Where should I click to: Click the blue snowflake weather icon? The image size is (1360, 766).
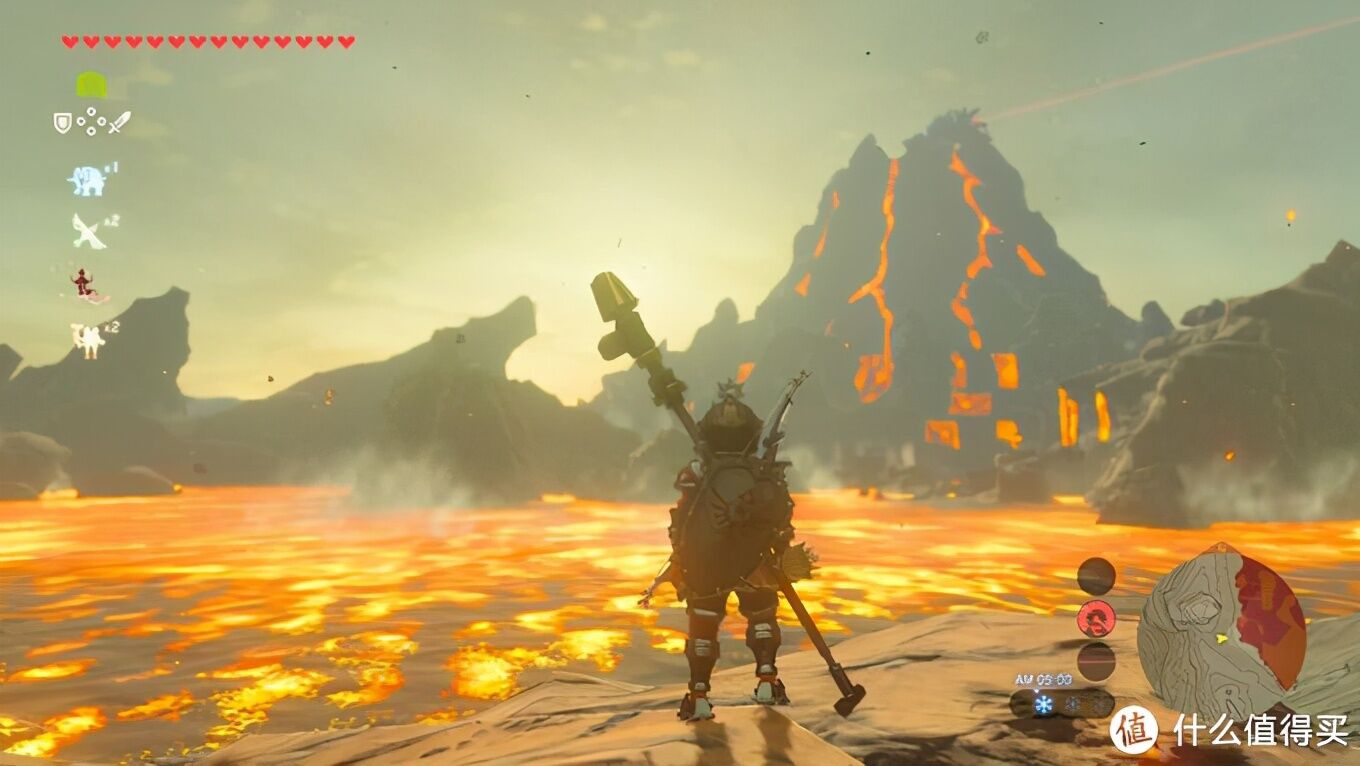click(1044, 704)
